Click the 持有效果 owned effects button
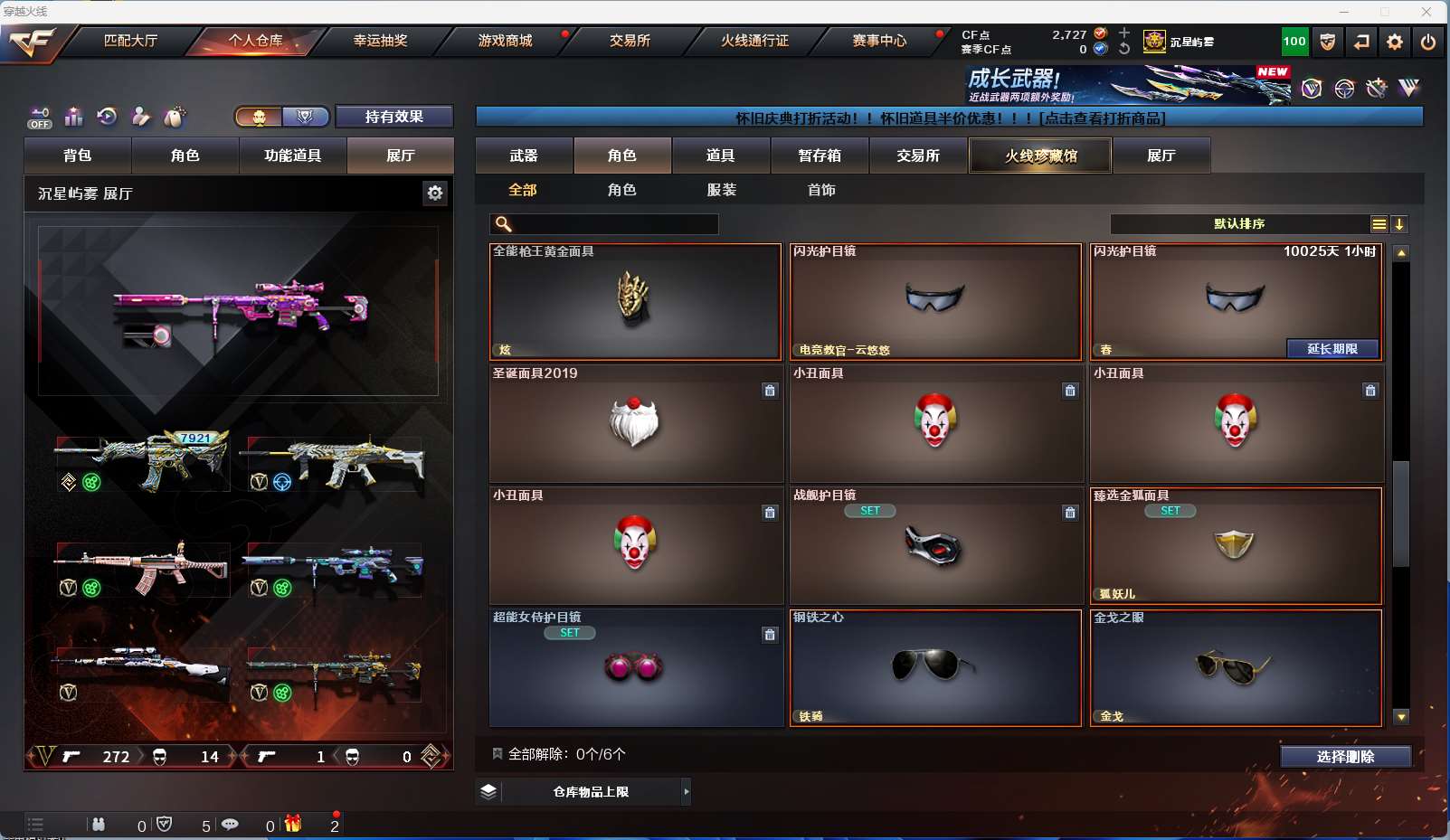Image resolution: width=1450 pixels, height=840 pixels. point(393,117)
